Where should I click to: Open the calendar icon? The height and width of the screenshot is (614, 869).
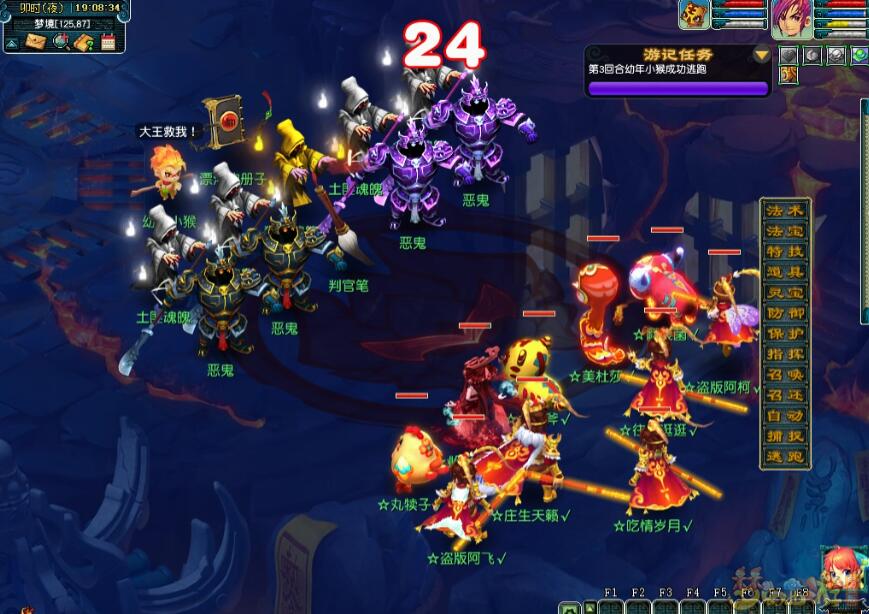(109, 42)
